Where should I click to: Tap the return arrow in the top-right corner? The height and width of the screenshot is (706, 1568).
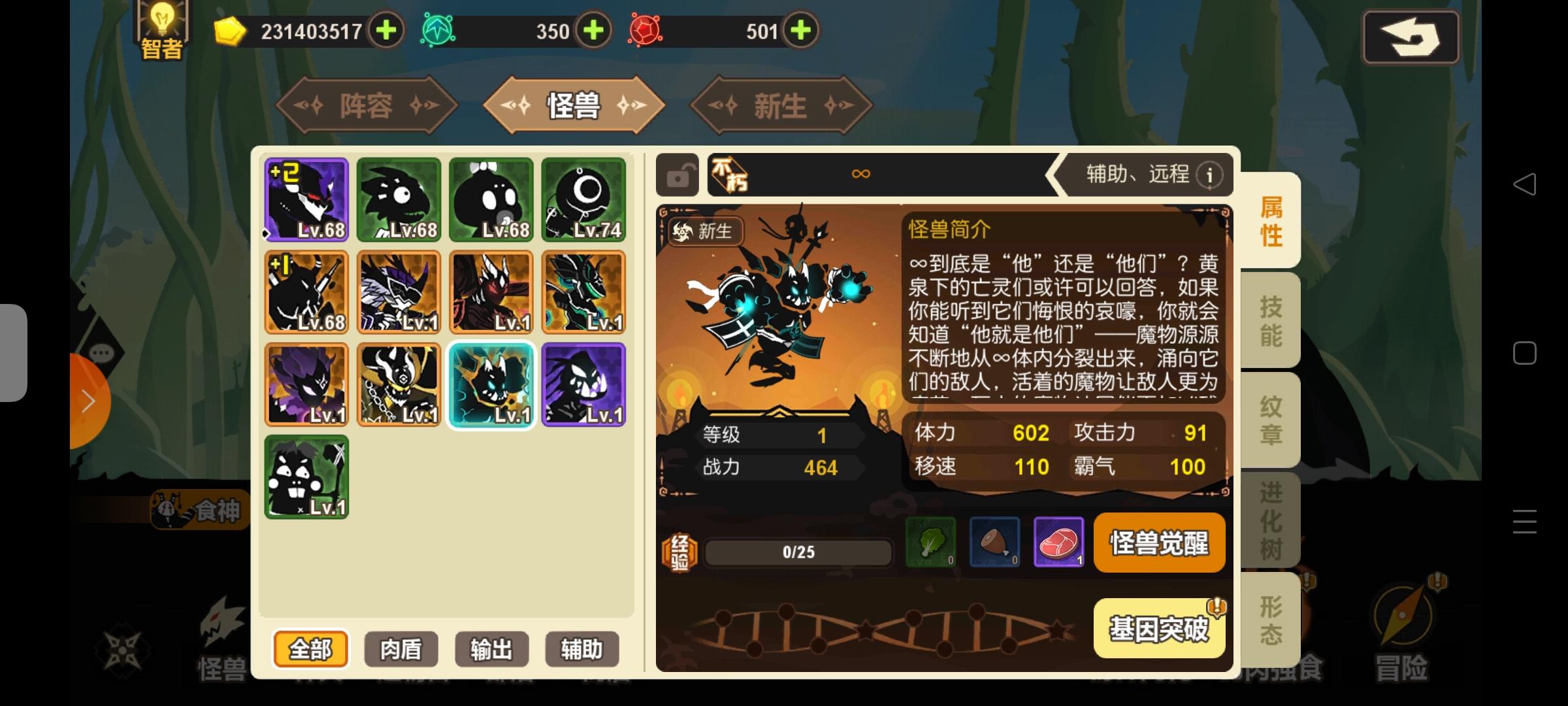click(x=1411, y=36)
